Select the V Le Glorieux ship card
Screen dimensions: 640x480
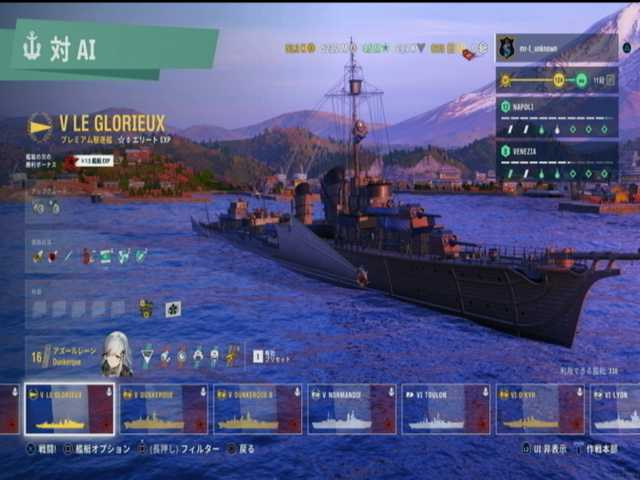point(69,409)
